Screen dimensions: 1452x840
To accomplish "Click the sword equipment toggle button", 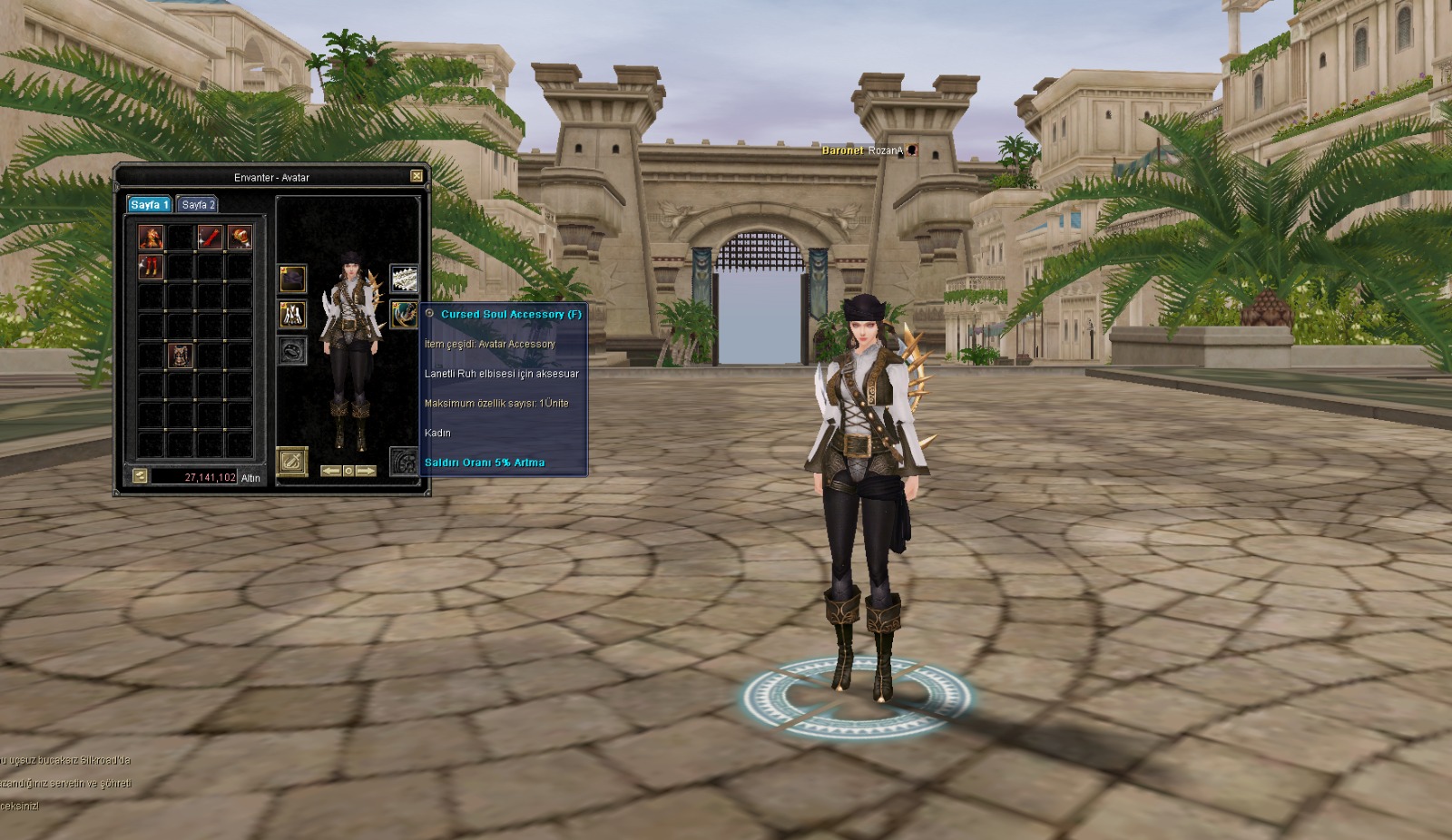I will tap(292, 462).
